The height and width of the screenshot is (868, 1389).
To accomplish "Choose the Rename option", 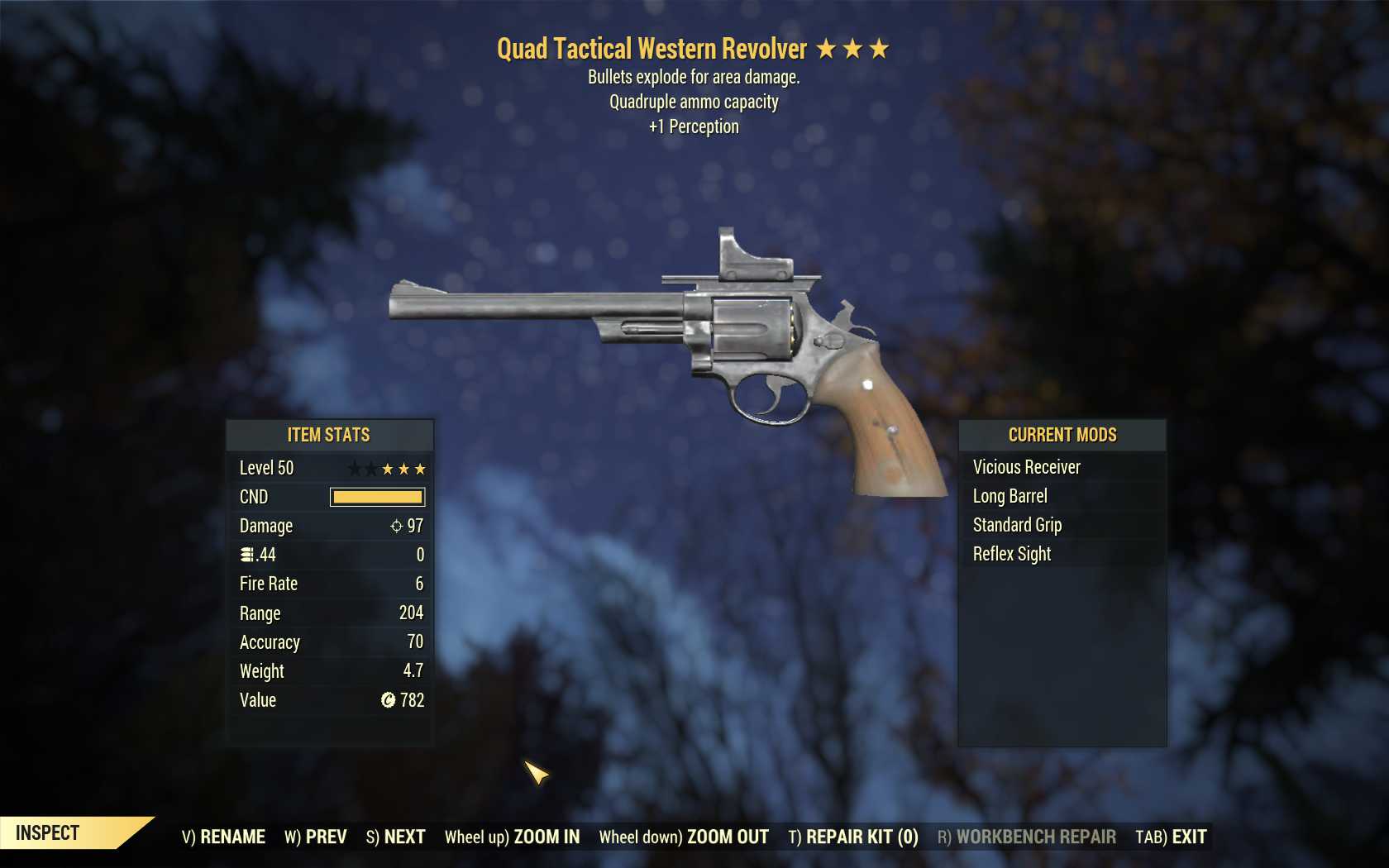I will tap(223, 837).
